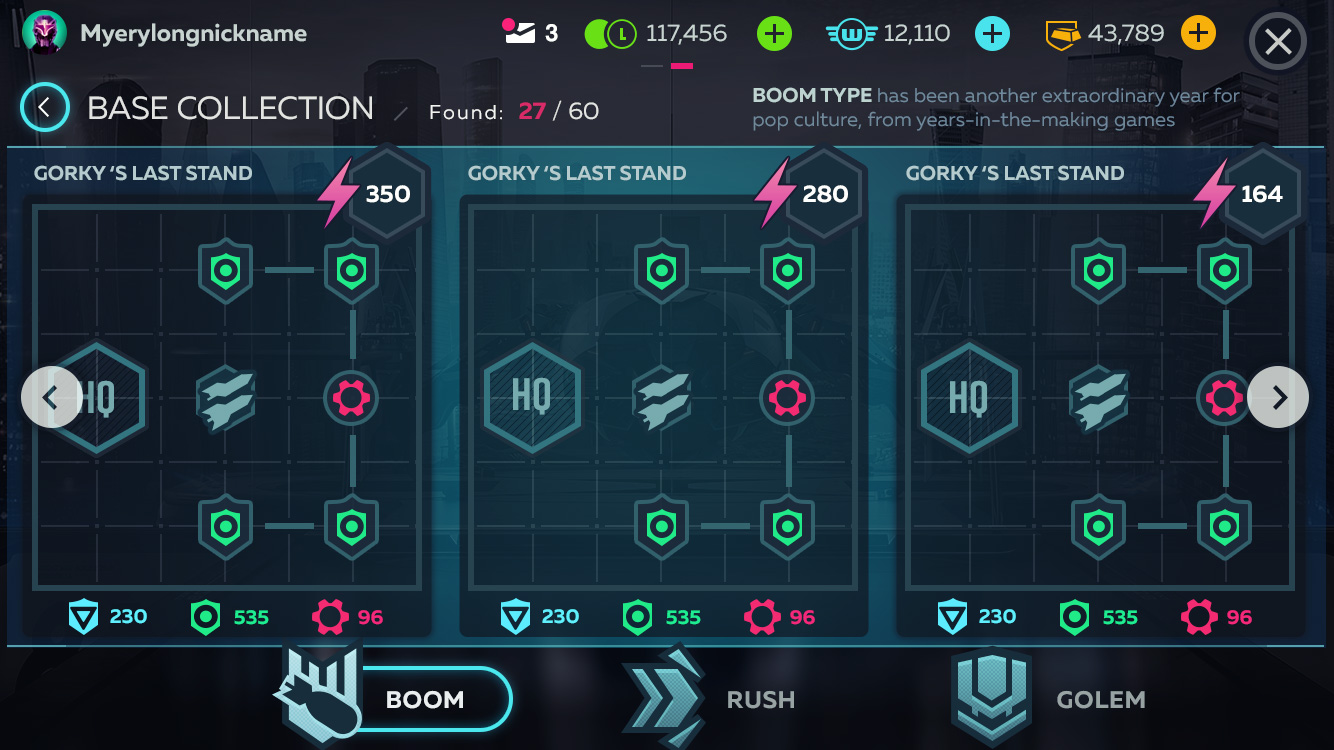
Task: Open Myerylongnickname player profile avatar
Action: tap(44, 34)
